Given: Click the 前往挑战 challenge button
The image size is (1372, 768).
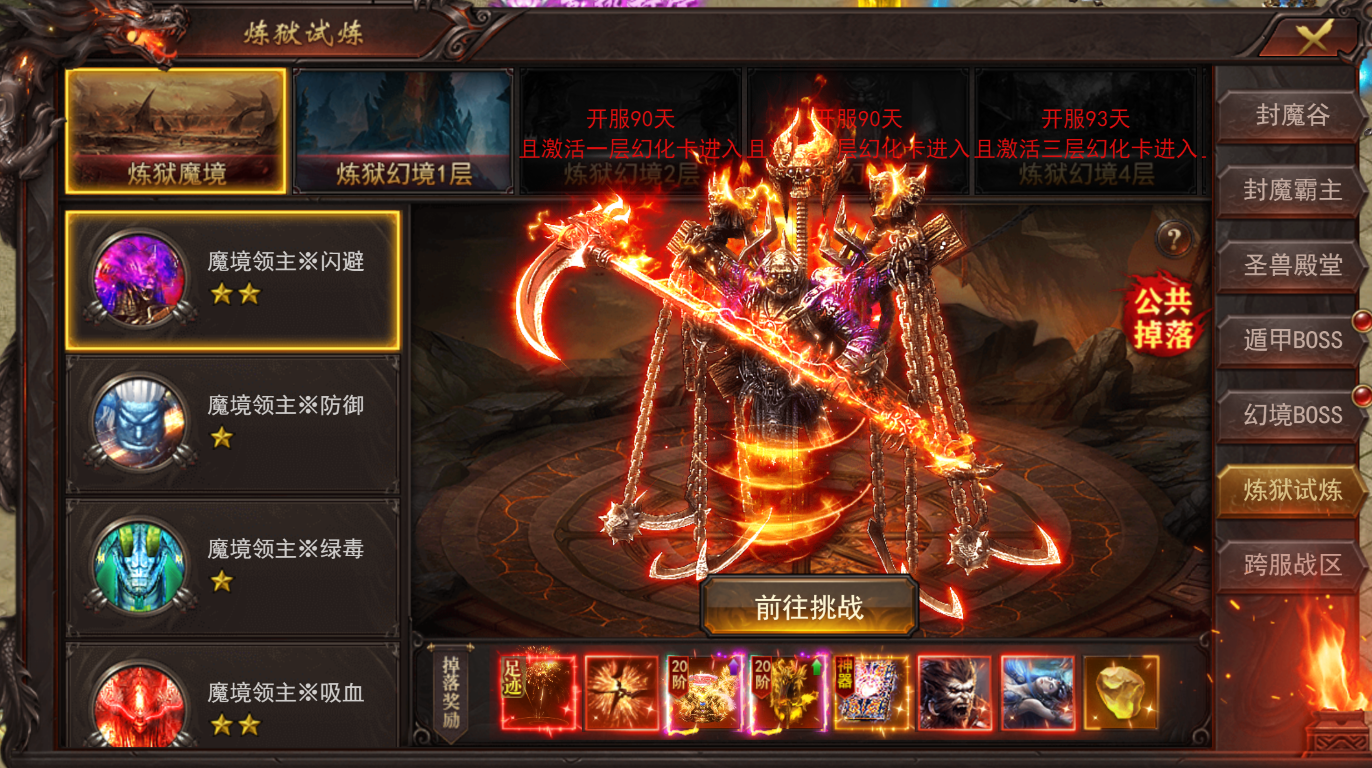Looking at the screenshot, I should (x=809, y=607).
